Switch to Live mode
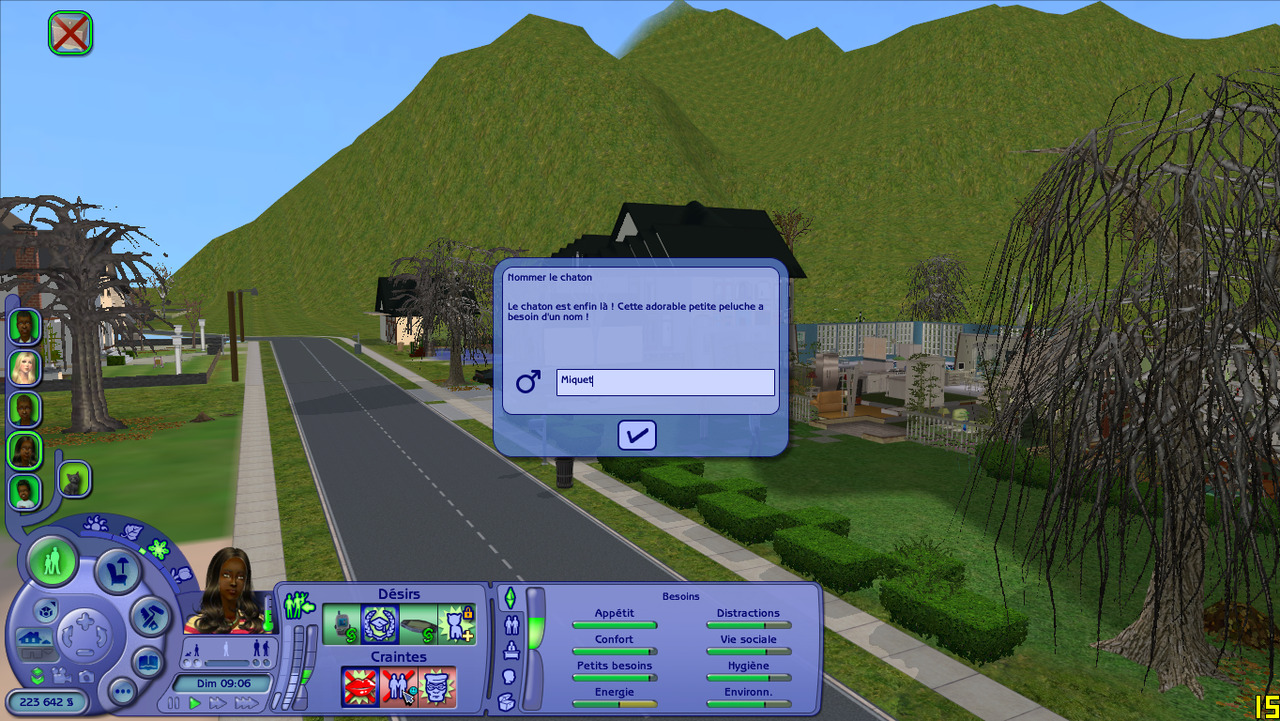This screenshot has height=721, width=1280. click(x=52, y=560)
